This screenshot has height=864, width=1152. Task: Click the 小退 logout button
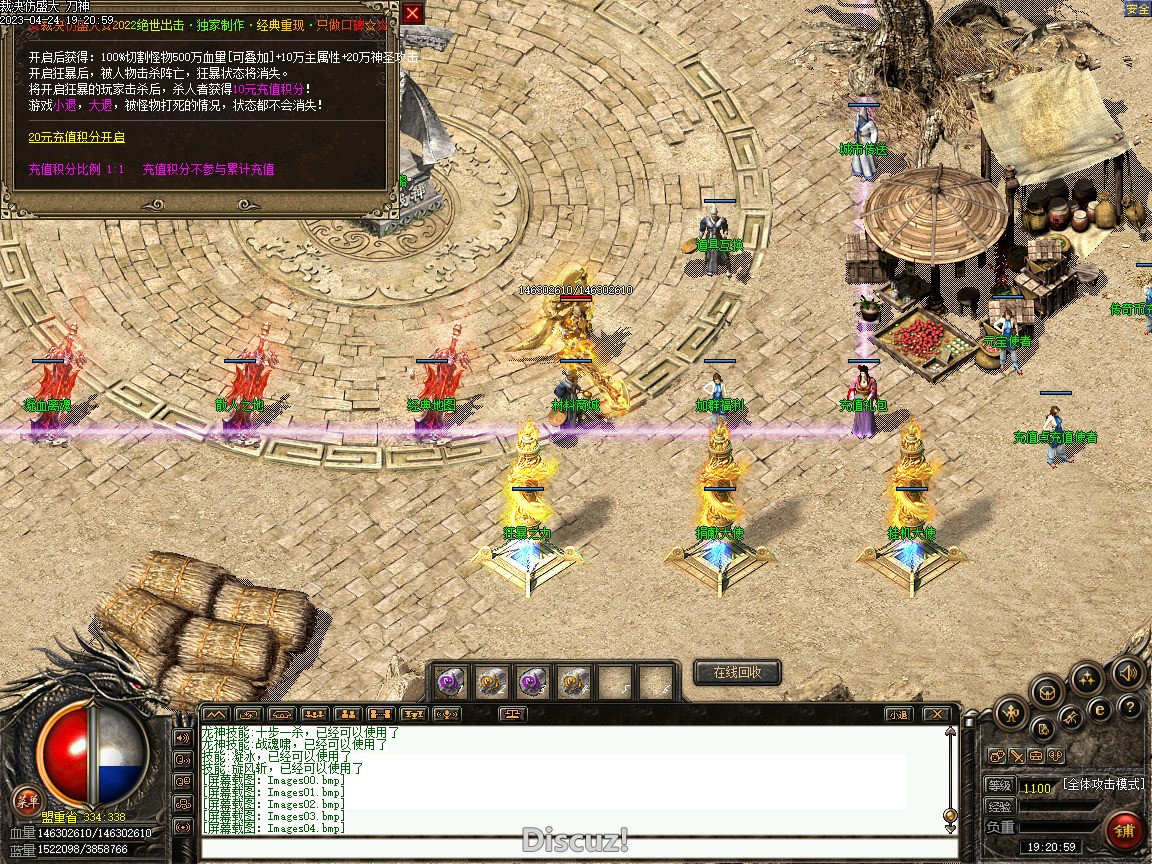pyautogui.click(x=898, y=714)
